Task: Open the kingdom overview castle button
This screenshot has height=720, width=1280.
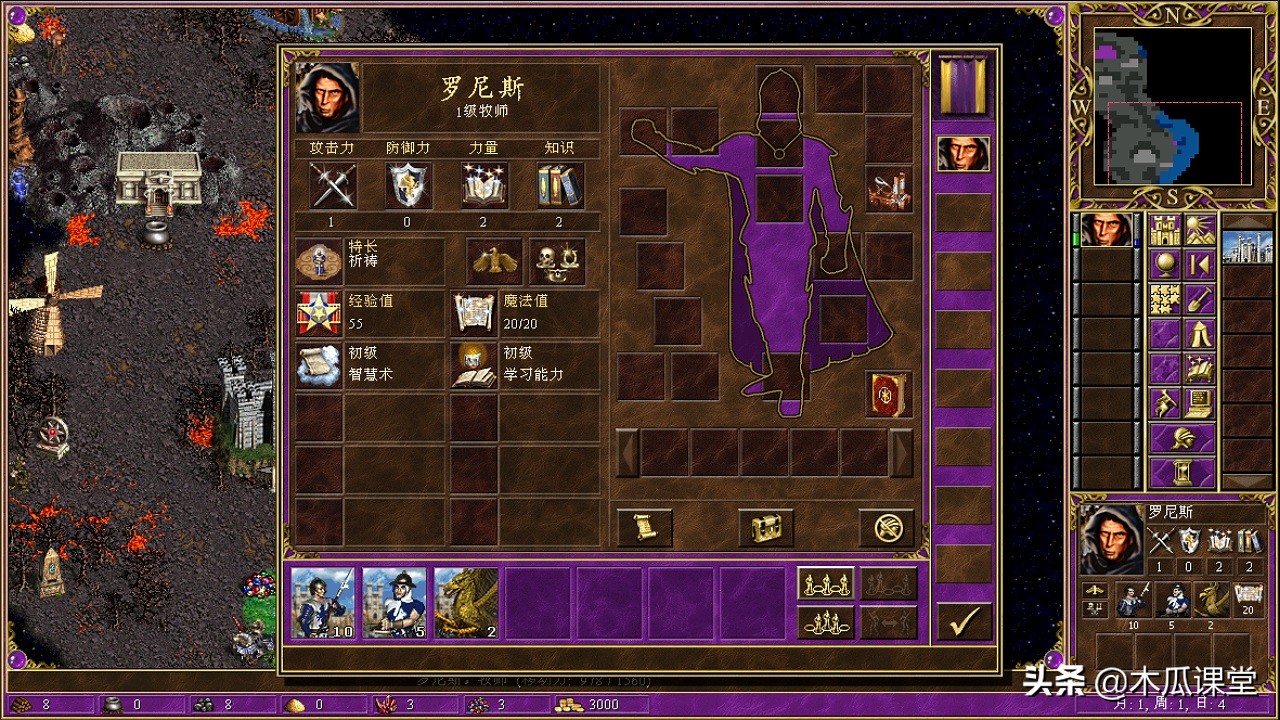Action: pyautogui.click(x=1166, y=231)
